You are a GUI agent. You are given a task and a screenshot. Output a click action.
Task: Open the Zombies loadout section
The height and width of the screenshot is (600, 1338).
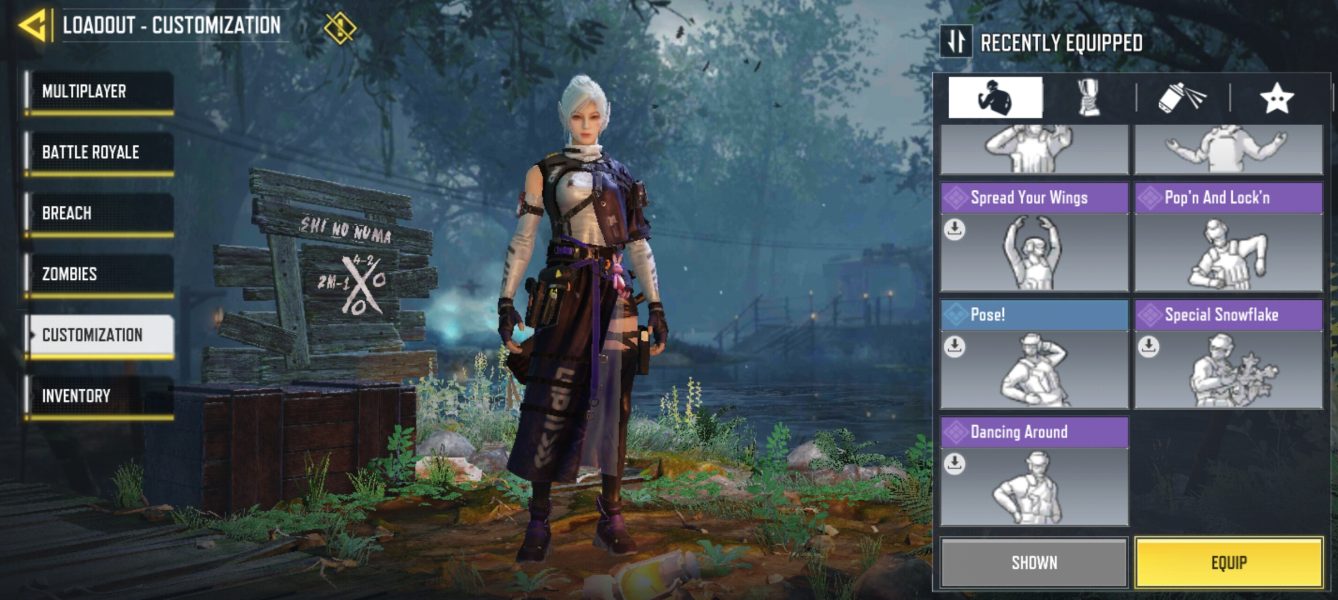point(99,275)
